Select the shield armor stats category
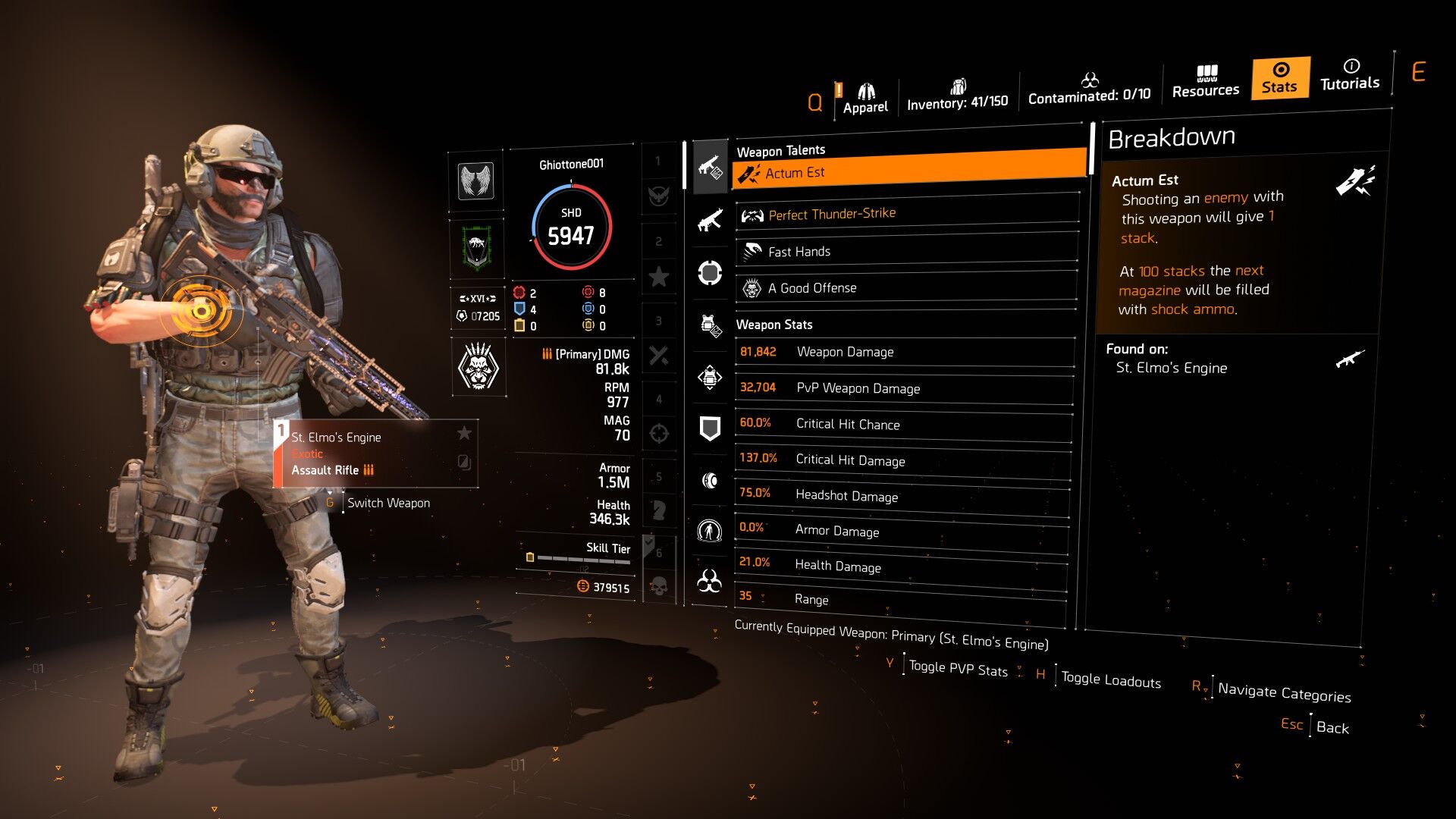Image resolution: width=1456 pixels, height=819 pixels. (710, 428)
